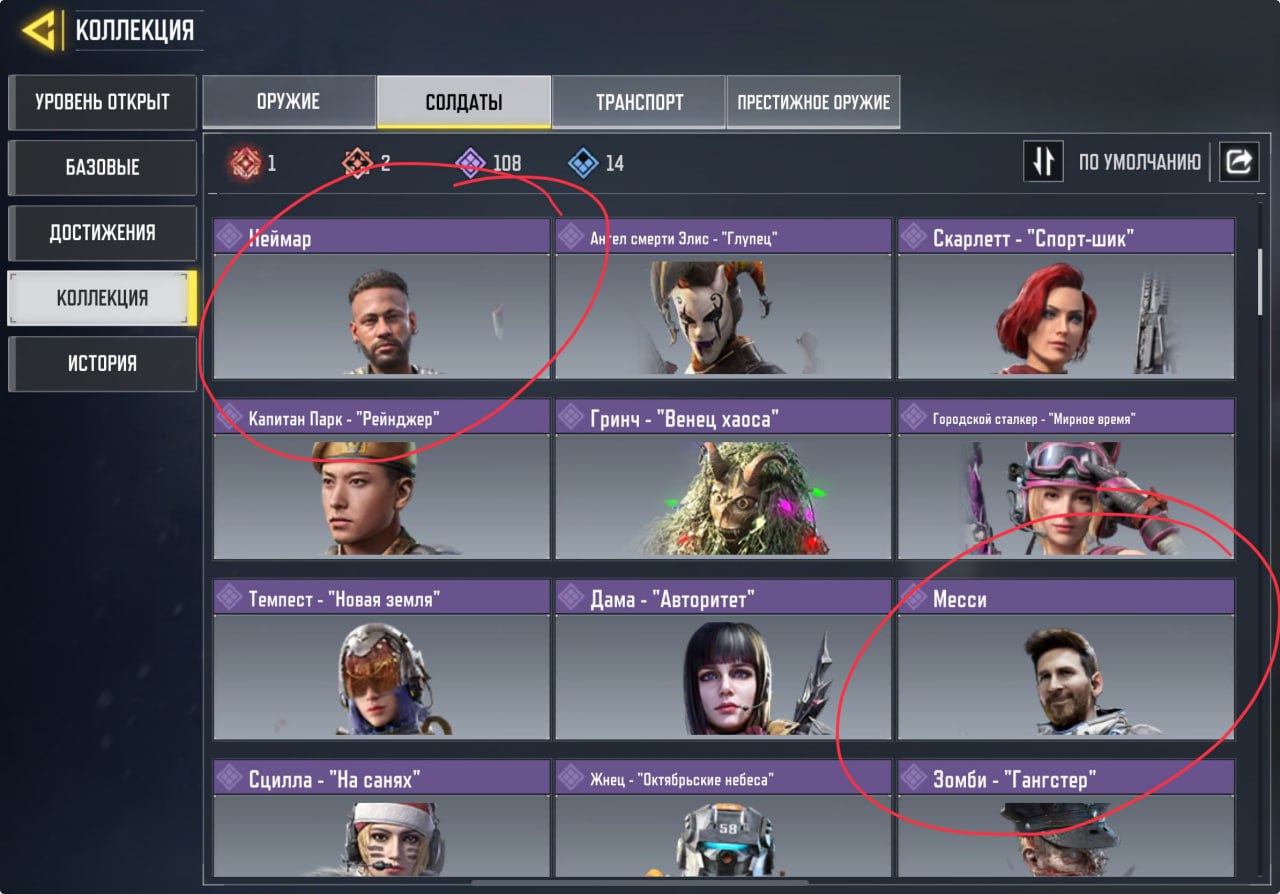This screenshot has height=894, width=1280.
Task: Choose the Скарлетт "Спорт-шик" card
Action: pos(1066,300)
